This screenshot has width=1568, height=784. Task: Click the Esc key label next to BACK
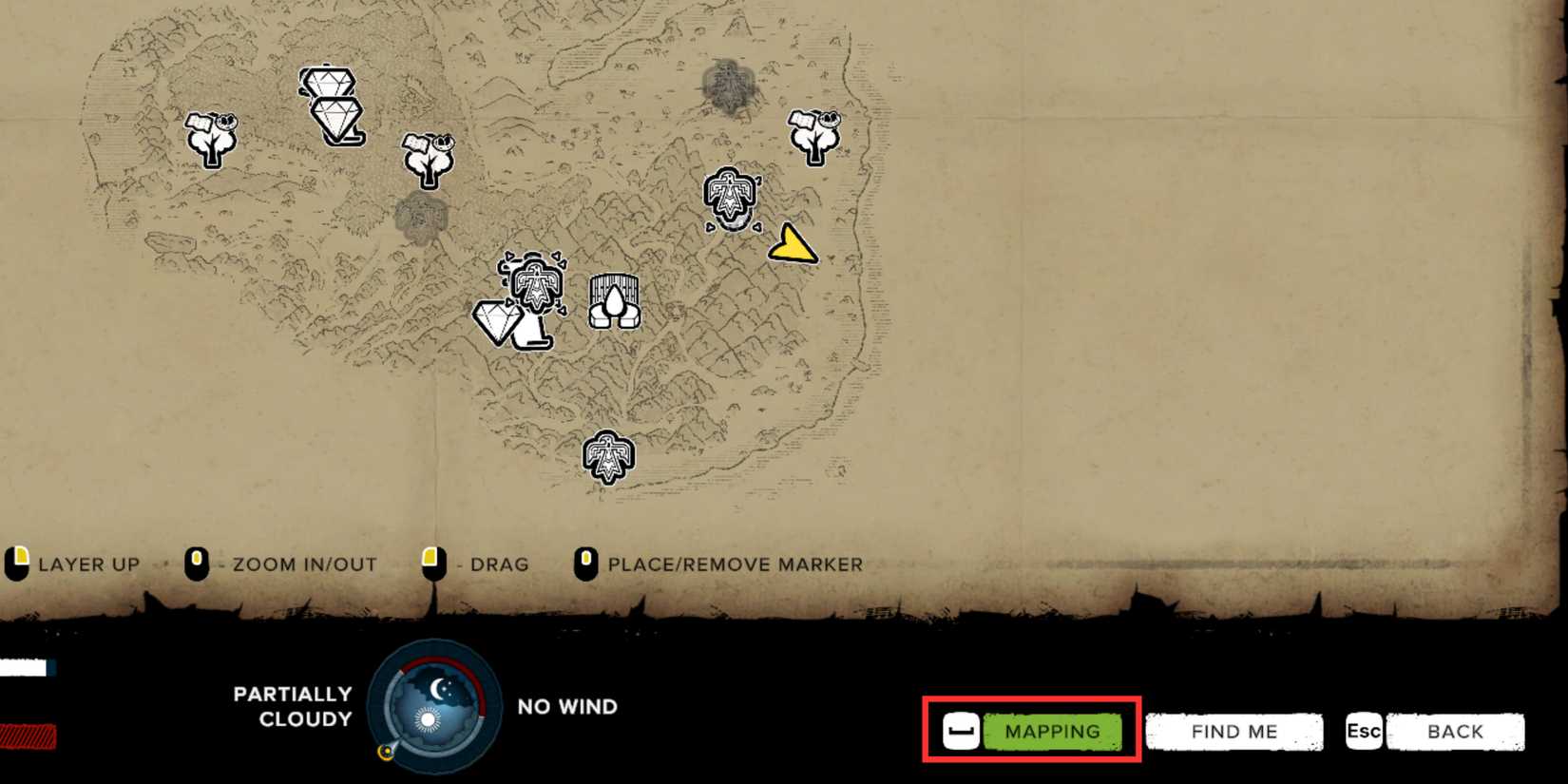(x=1364, y=731)
